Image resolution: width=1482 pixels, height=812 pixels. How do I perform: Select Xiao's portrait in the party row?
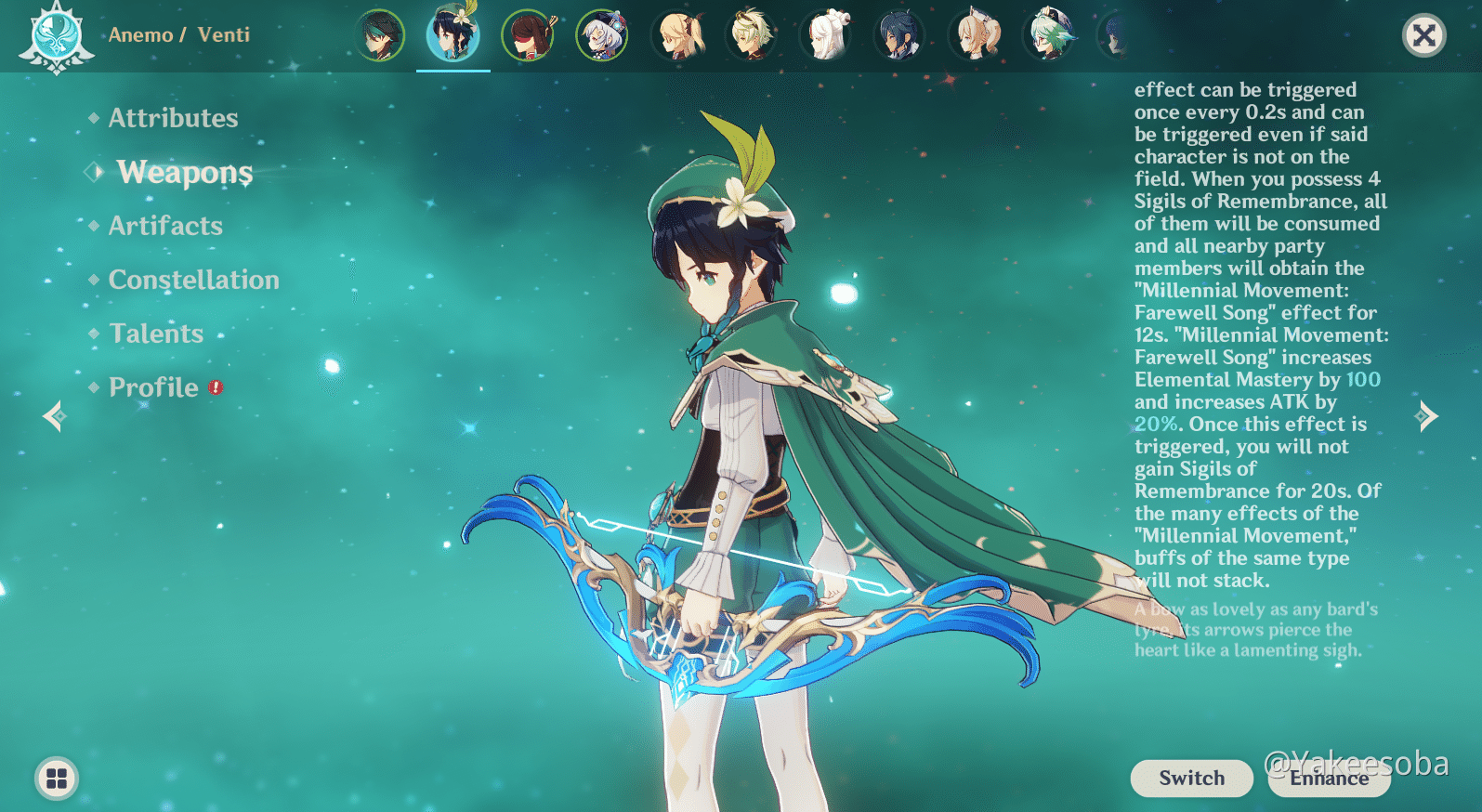[x=379, y=35]
